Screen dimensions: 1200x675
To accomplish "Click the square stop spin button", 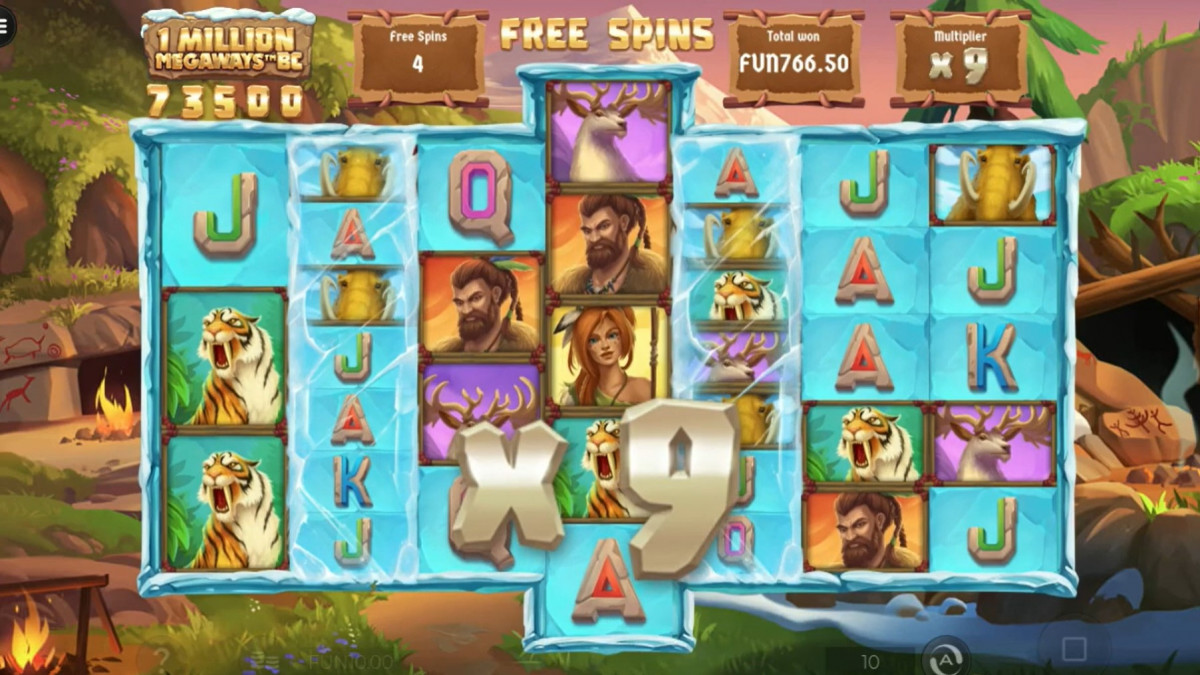I will click(x=1073, y=650).
